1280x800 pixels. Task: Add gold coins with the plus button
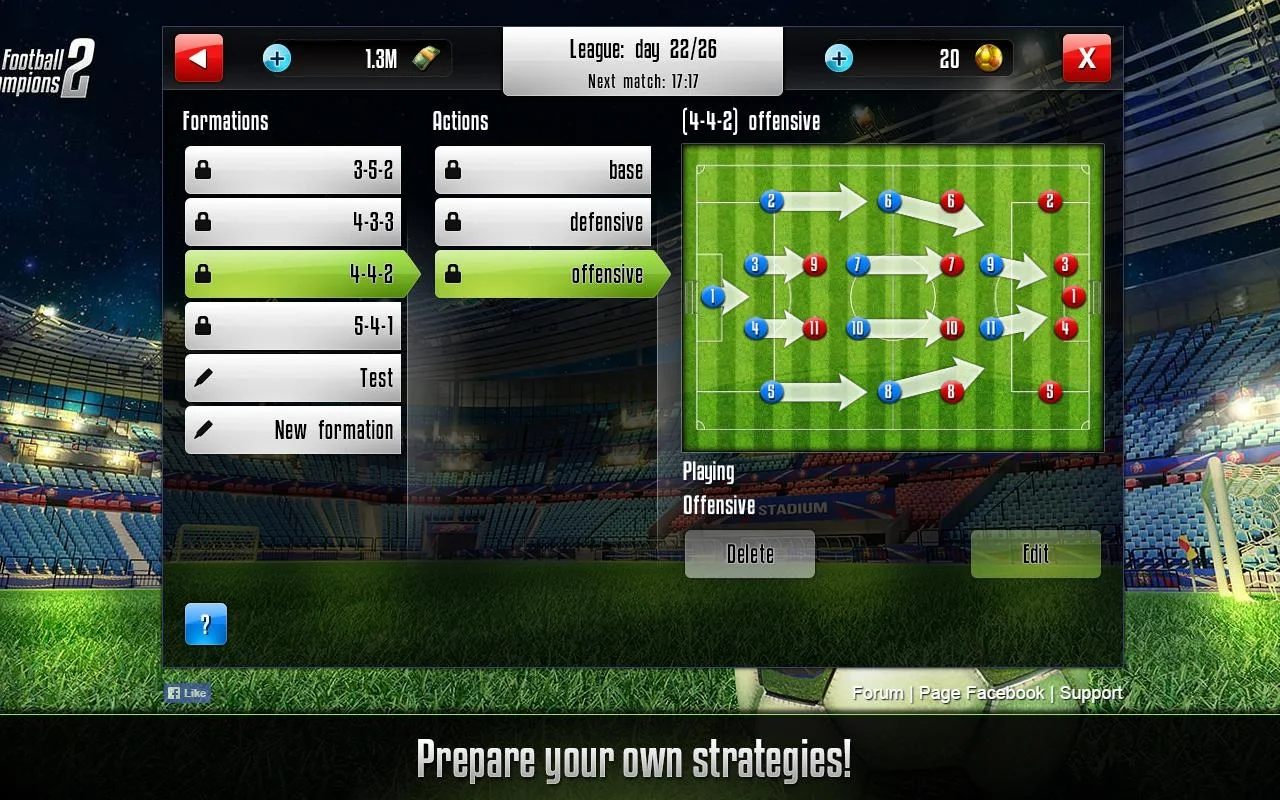coord(839,58)
